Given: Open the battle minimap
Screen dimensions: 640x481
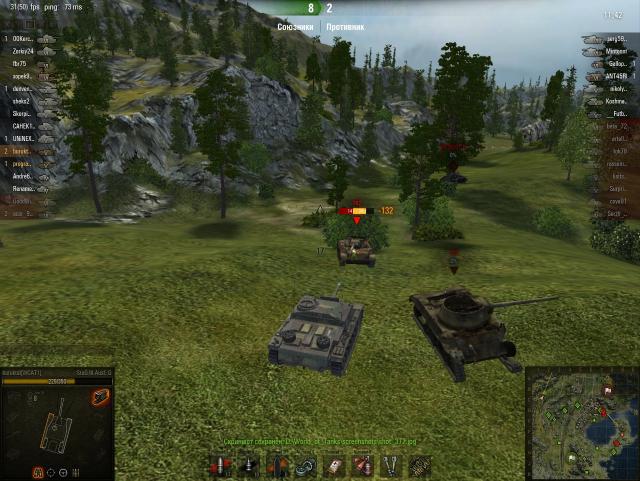Looking at the screenshot, I should (x=582, y=422).
